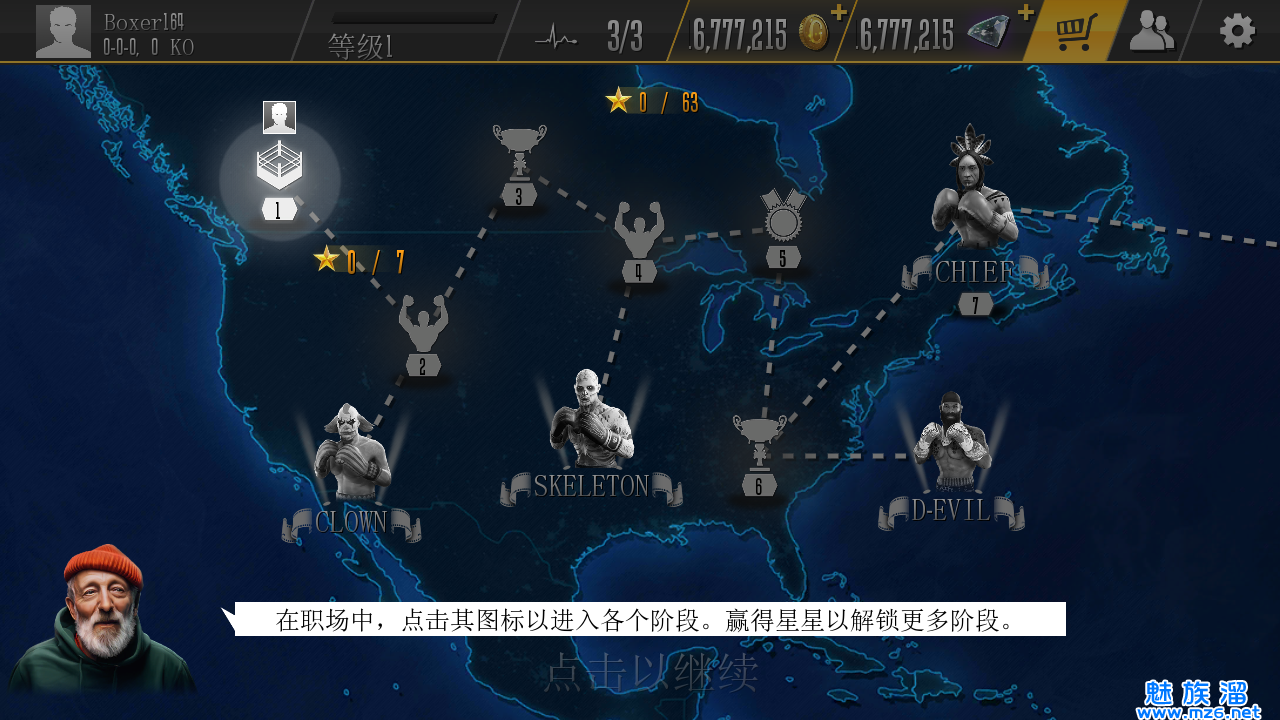Select stage 5 medal node

tap(783, 227)
